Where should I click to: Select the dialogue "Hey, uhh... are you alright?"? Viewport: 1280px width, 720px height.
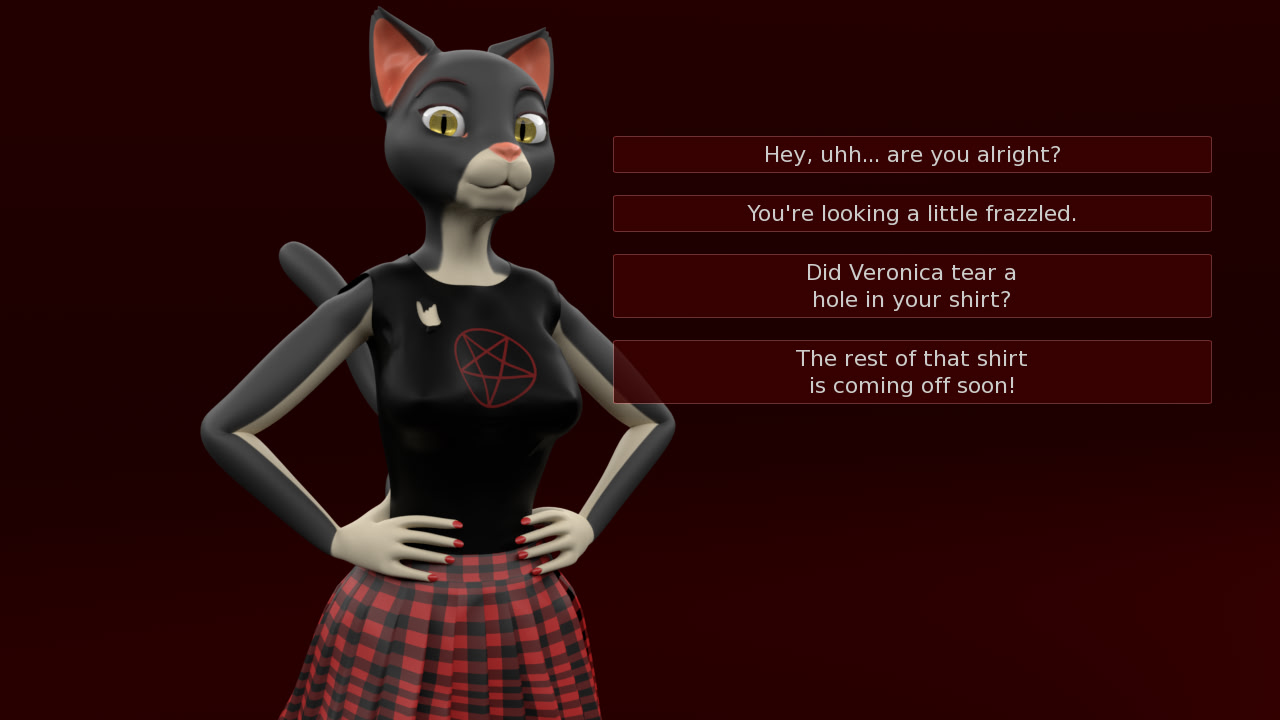pos(912,154)
